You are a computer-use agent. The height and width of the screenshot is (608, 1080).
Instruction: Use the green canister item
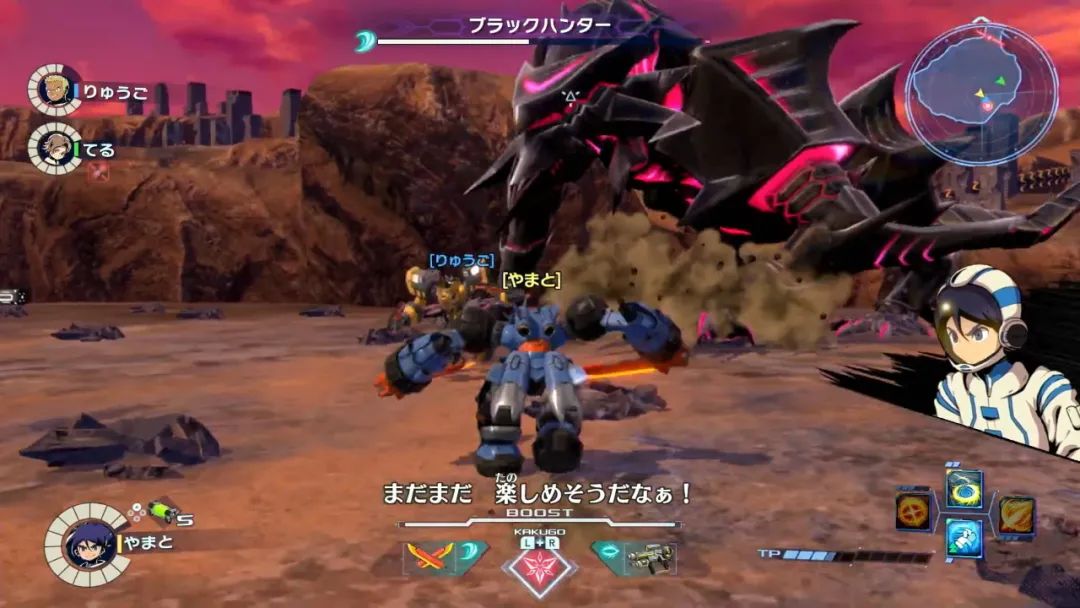pos(162,512)
